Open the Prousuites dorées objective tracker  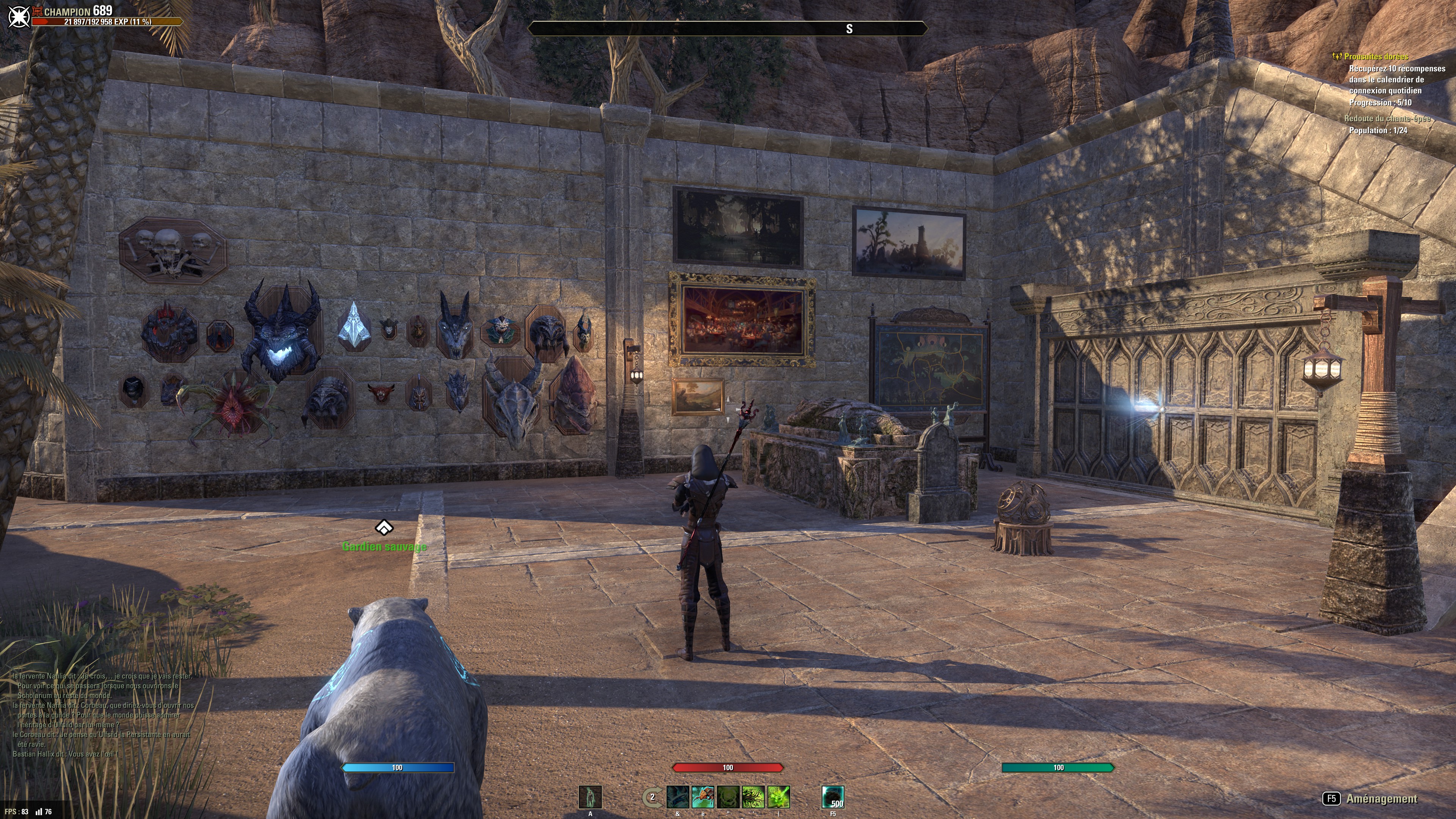click(x=1376, y=56)
